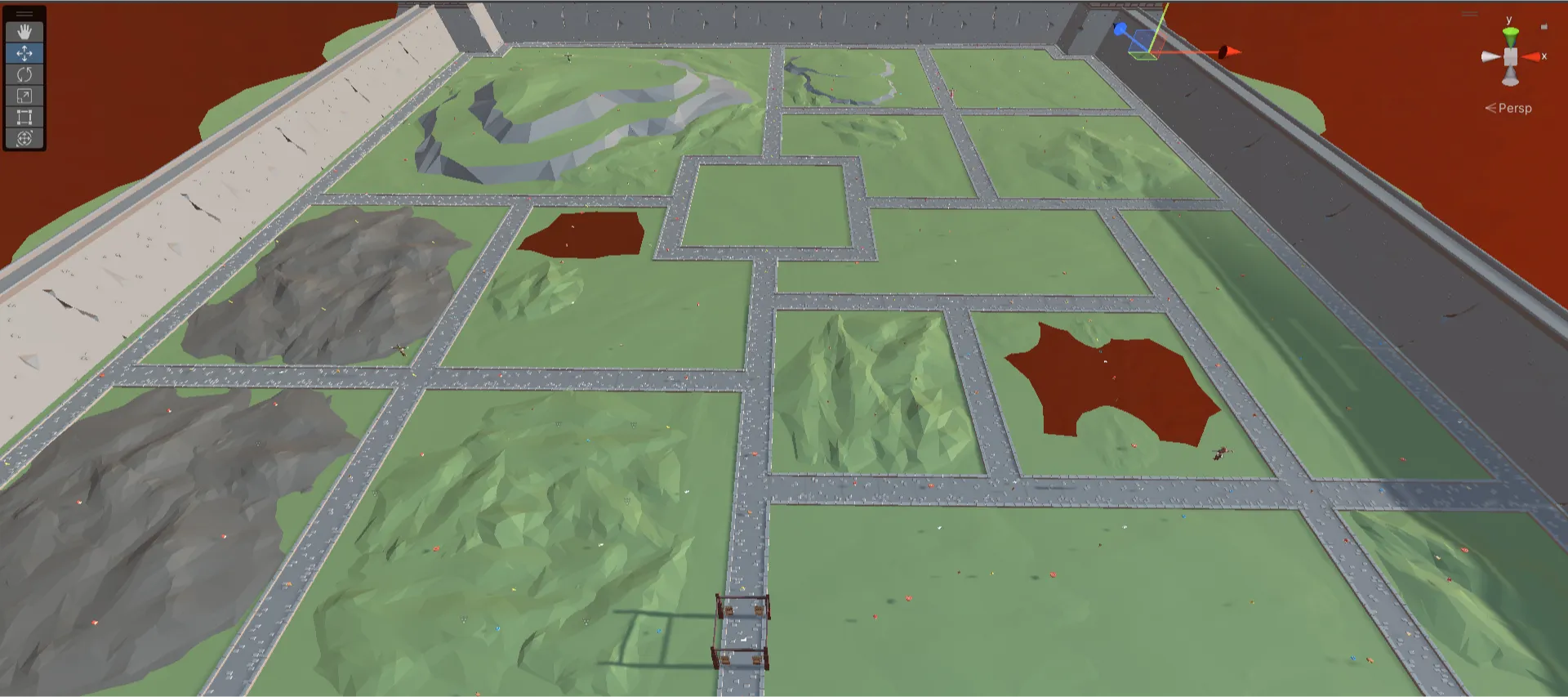1568x697 pixels.
Task: Click the x axis label on the gizmo
Action: point(1544,56)
